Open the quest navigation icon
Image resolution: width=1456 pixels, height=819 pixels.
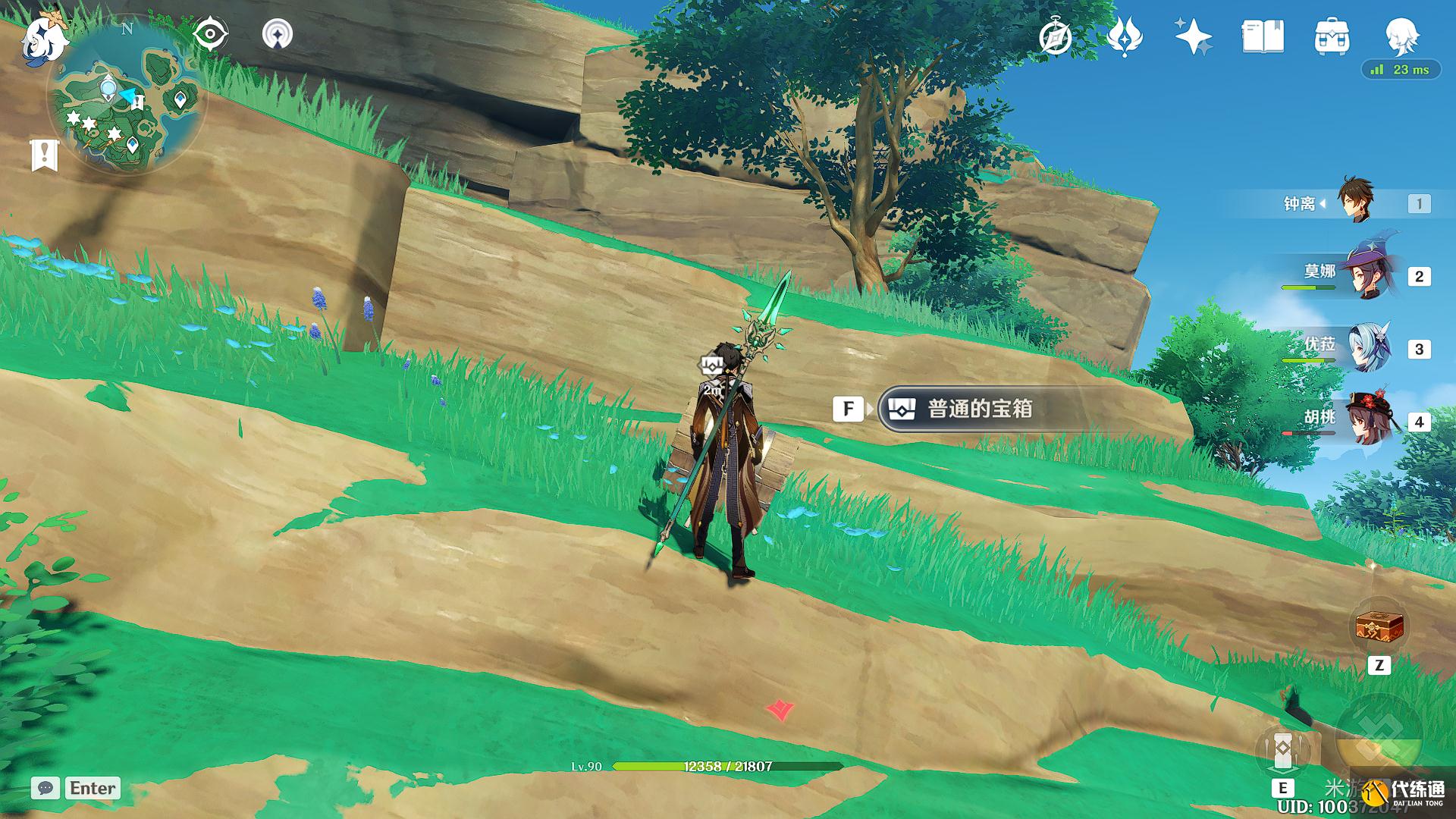pos(277,35)
